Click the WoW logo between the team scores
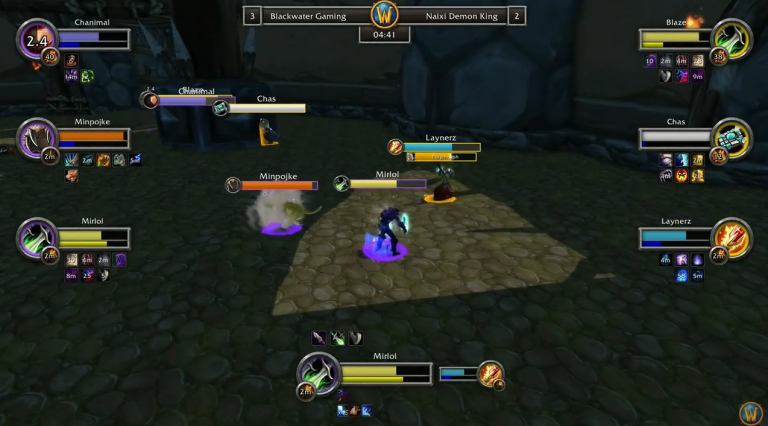768x426 pixels. pyautogui.click(x=385, y=15)
